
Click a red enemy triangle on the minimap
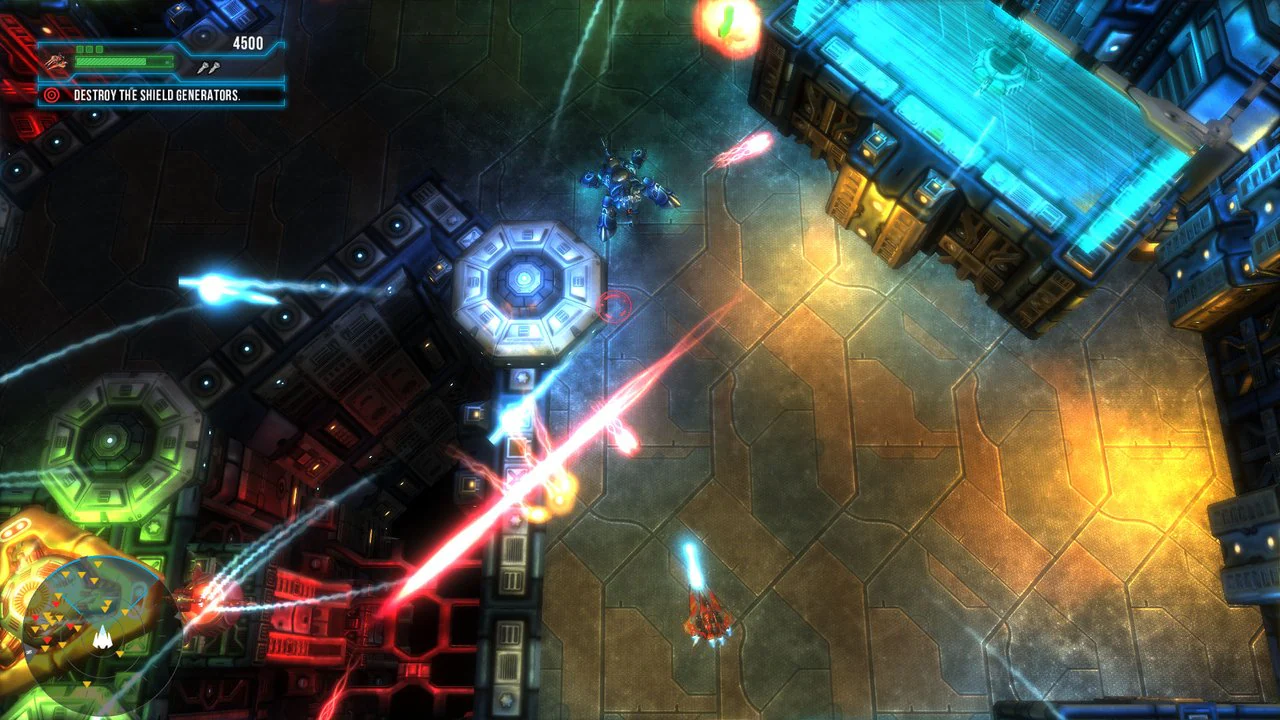pos(56,604)
